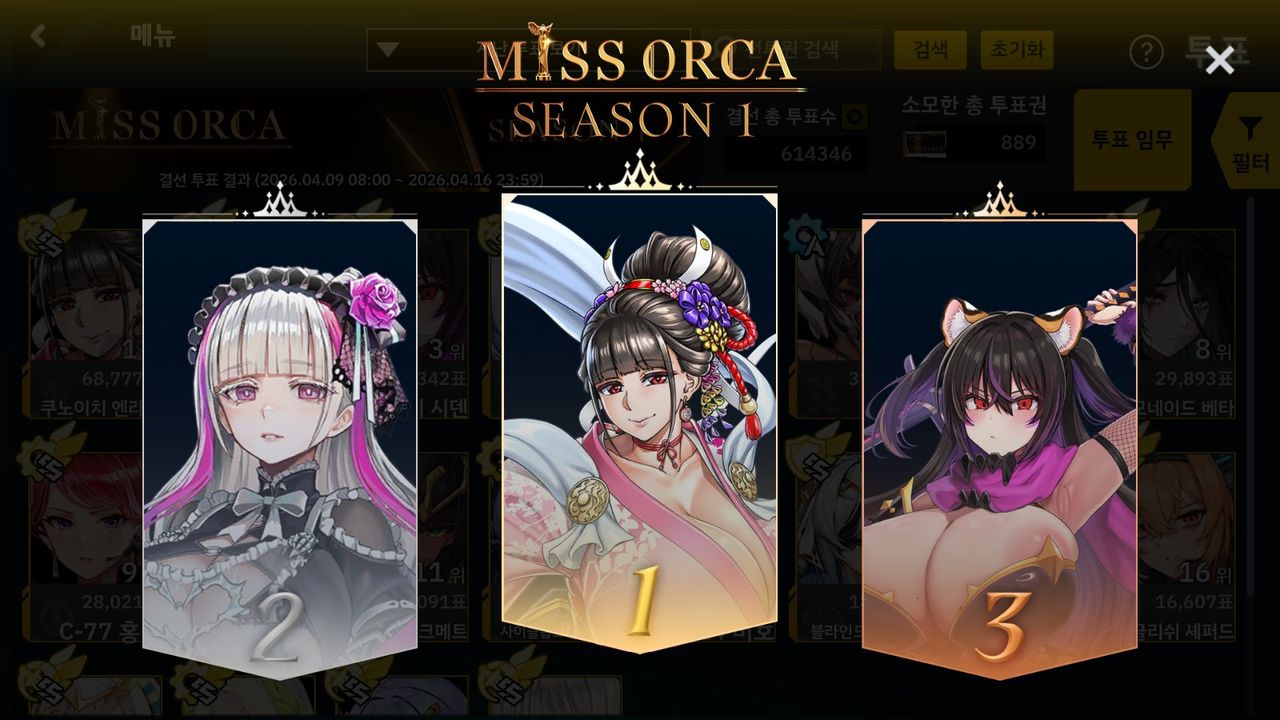This screenshot has width=1280, height=720.
Task: Open the dropdown next to the search field
Action: point(389,50)
